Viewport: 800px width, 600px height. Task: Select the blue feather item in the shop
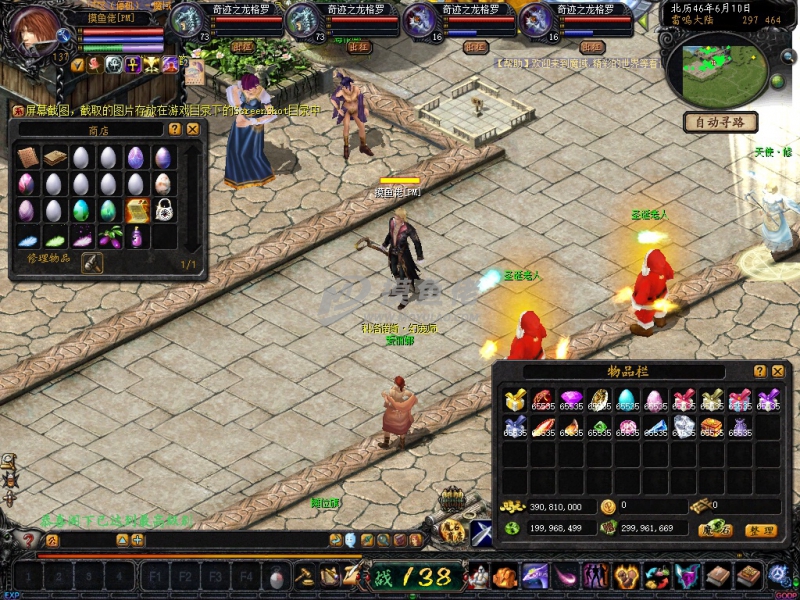click(28, 237)
